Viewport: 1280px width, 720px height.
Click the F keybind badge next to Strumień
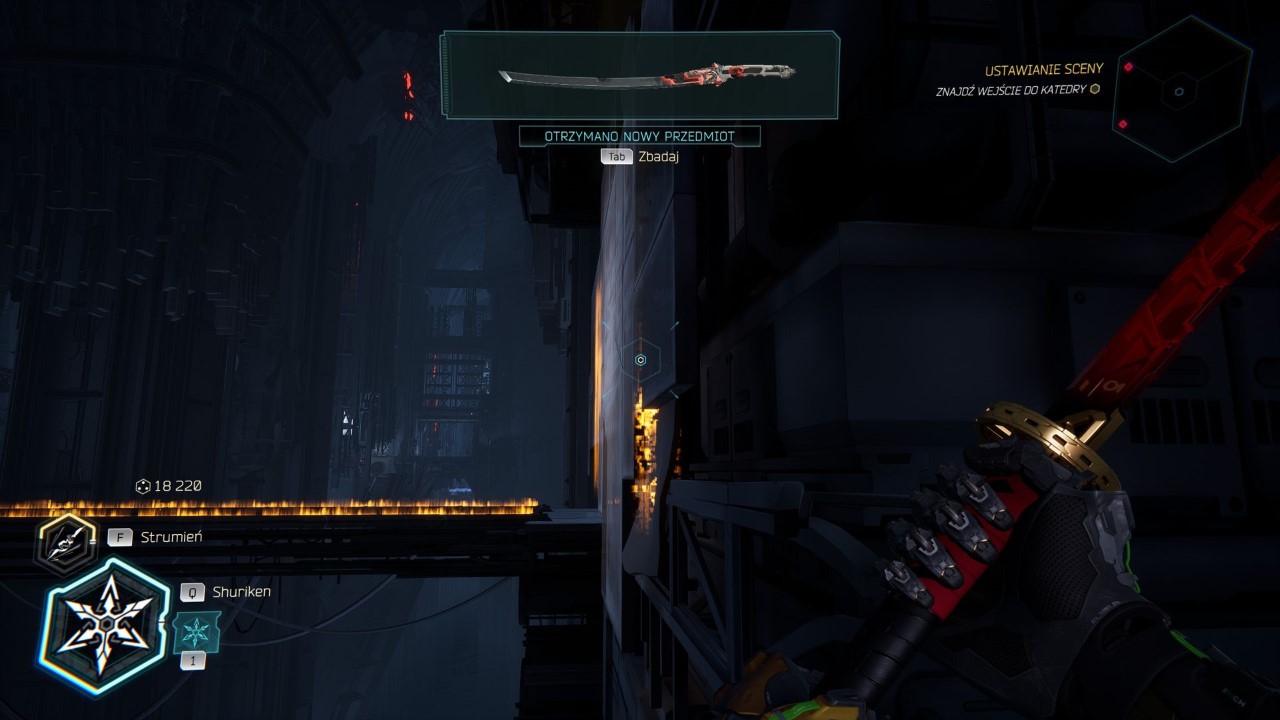(119, 536)
